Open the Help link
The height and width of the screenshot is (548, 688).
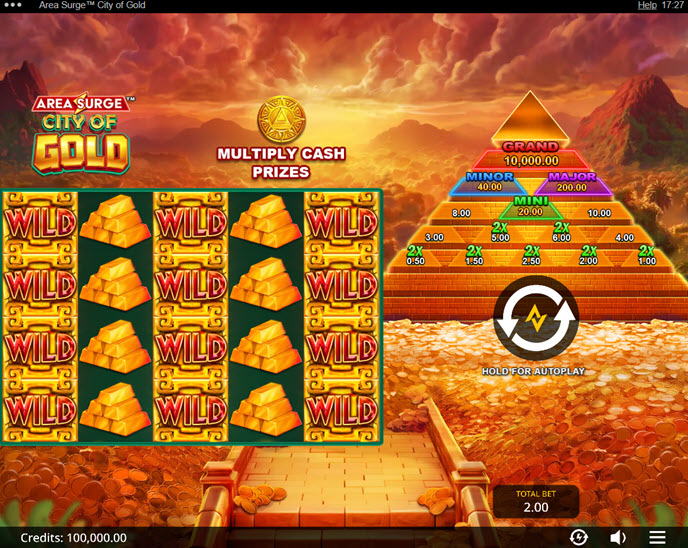[x=647, y=6]
